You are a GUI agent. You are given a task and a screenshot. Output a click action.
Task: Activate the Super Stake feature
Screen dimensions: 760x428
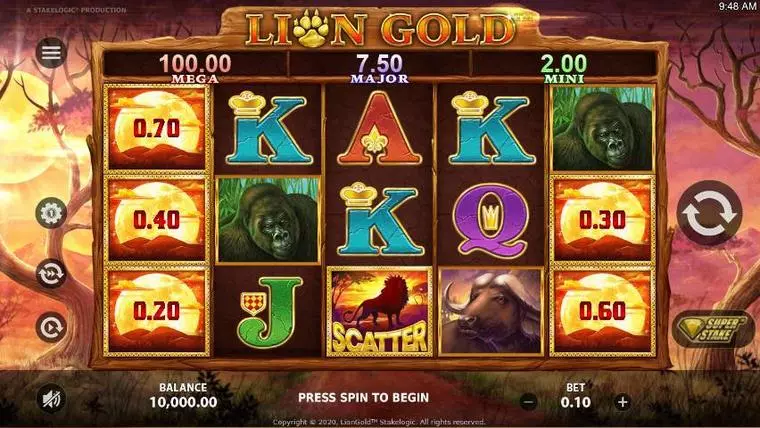[x=712, y=330]
